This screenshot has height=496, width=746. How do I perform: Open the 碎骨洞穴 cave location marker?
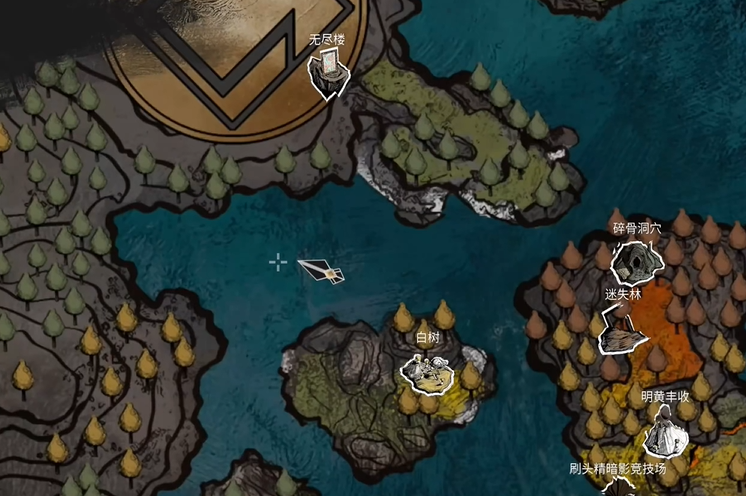point(635,262)
